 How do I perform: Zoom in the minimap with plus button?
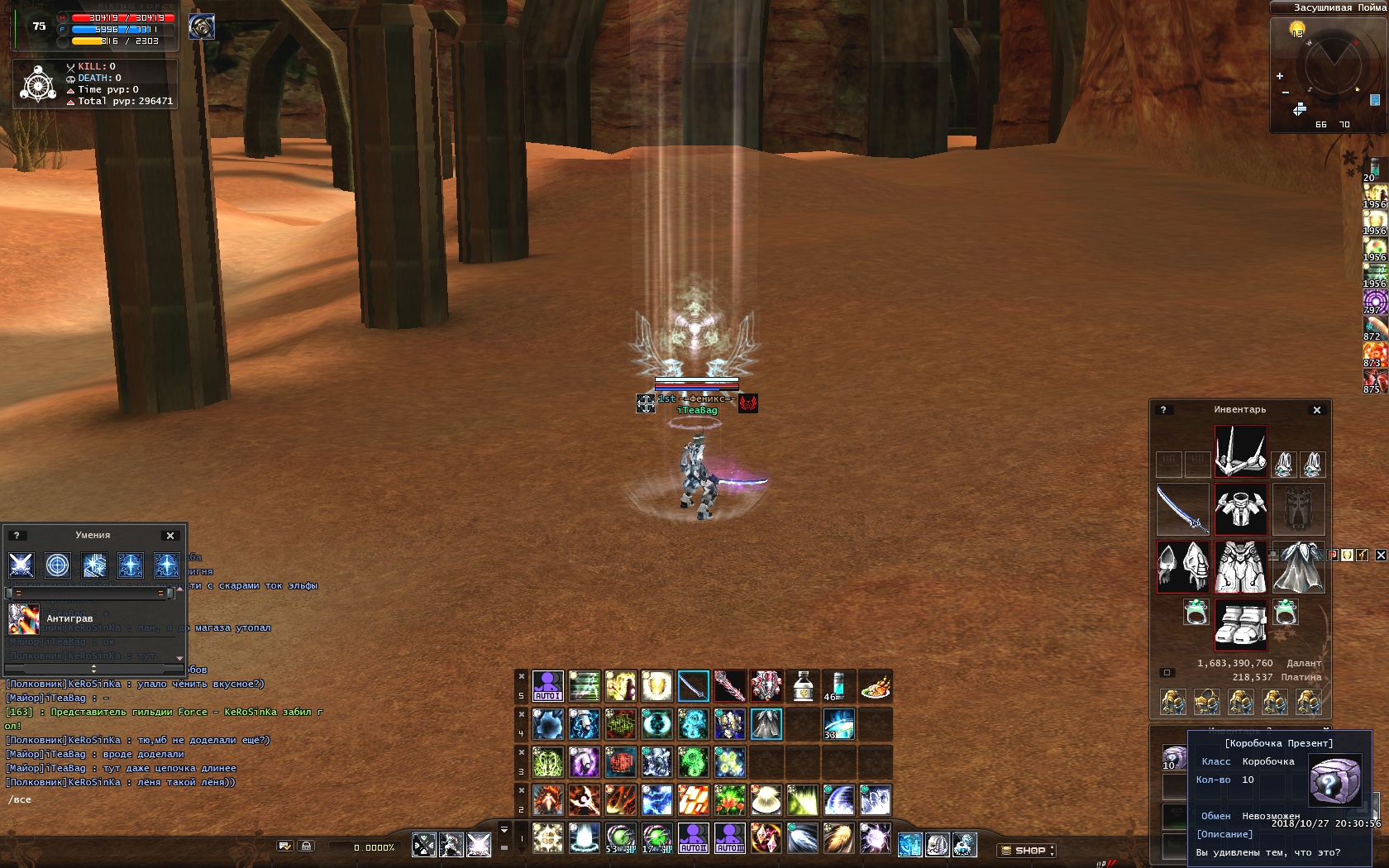tap(1280, 76)
